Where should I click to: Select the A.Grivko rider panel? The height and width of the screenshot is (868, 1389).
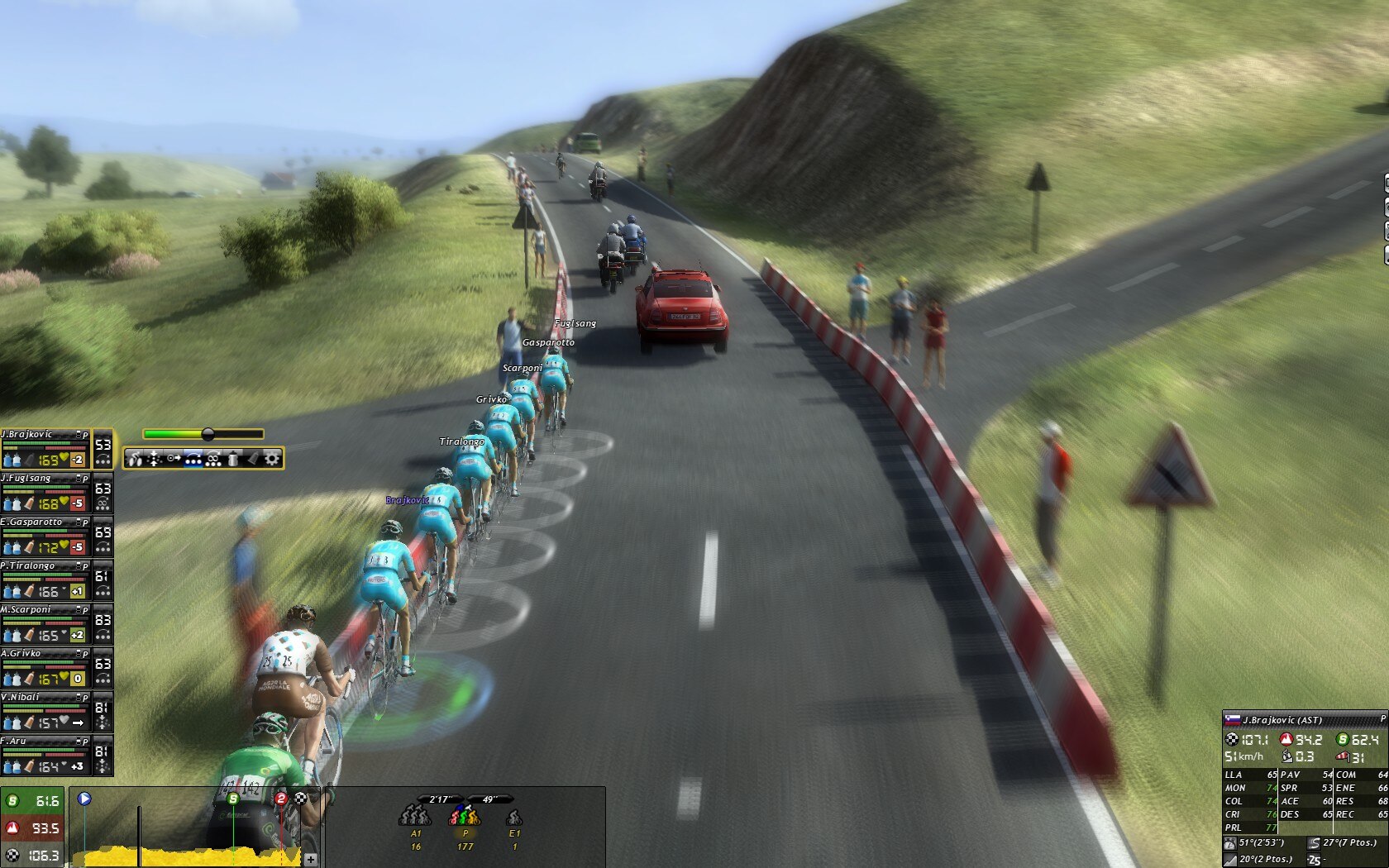[45, 666]
